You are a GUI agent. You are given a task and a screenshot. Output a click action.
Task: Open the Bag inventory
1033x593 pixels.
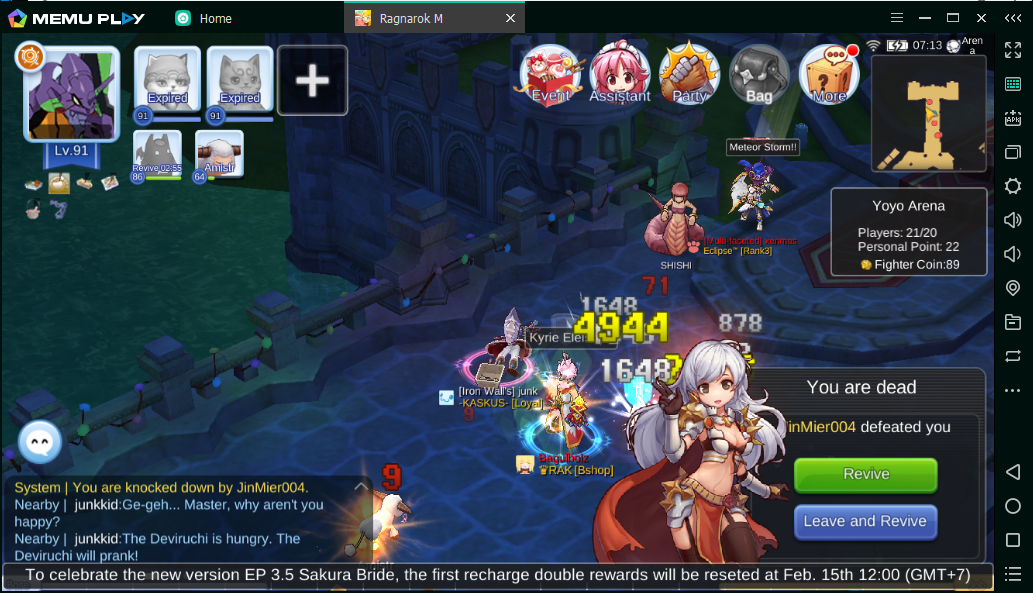(x=759, y=74)
